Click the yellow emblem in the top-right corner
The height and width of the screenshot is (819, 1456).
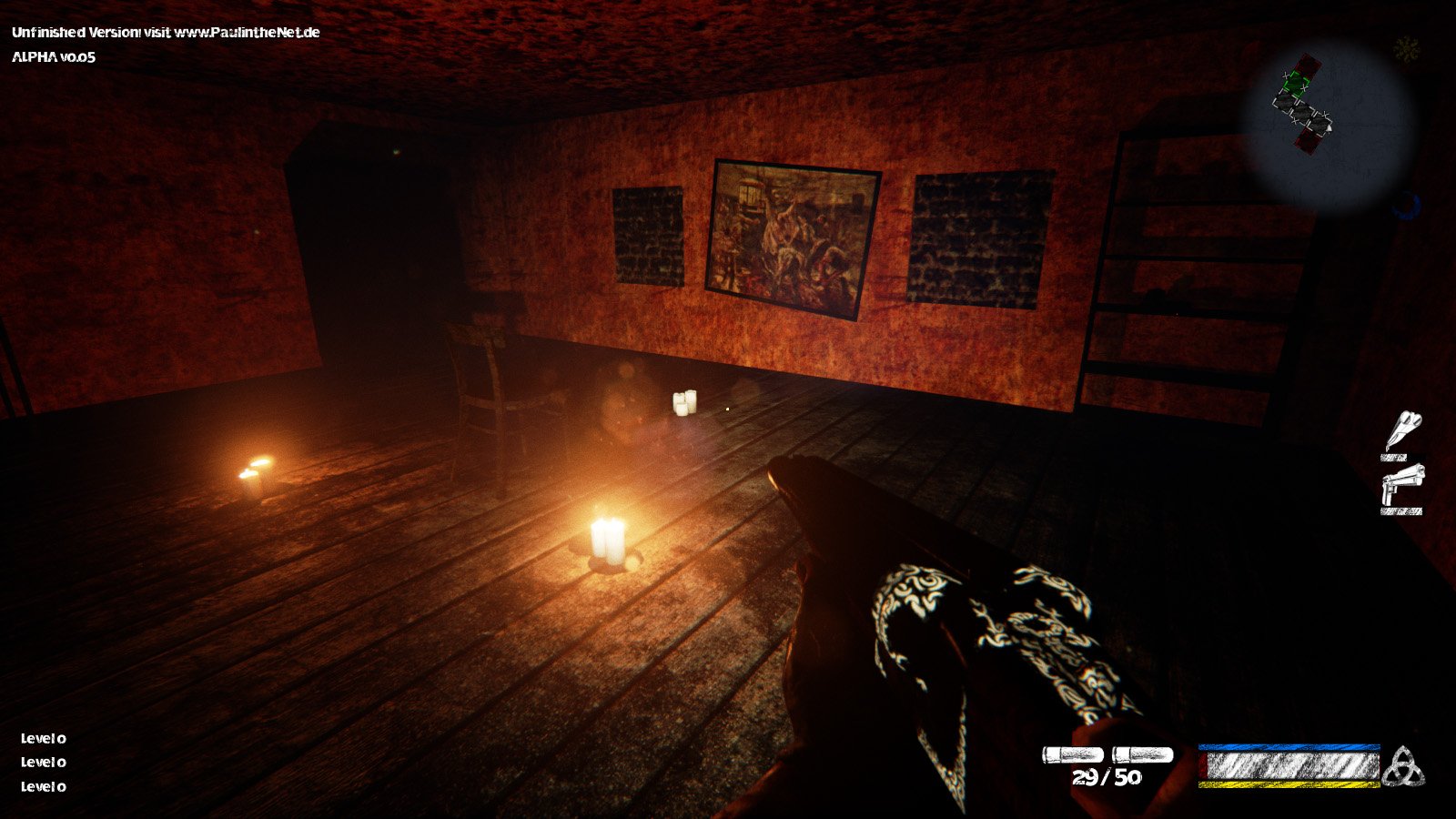click(x=1406, y=47)
